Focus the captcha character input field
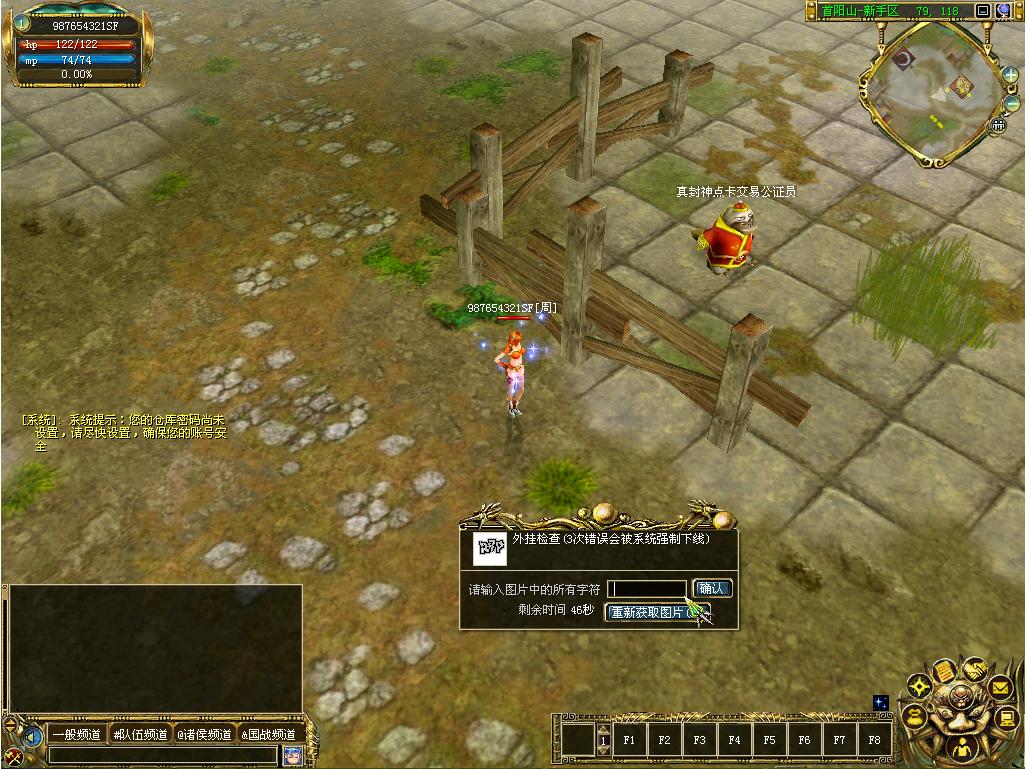Image resolution: width=1025 pixels, height=769 pixels. pos(648,589)
